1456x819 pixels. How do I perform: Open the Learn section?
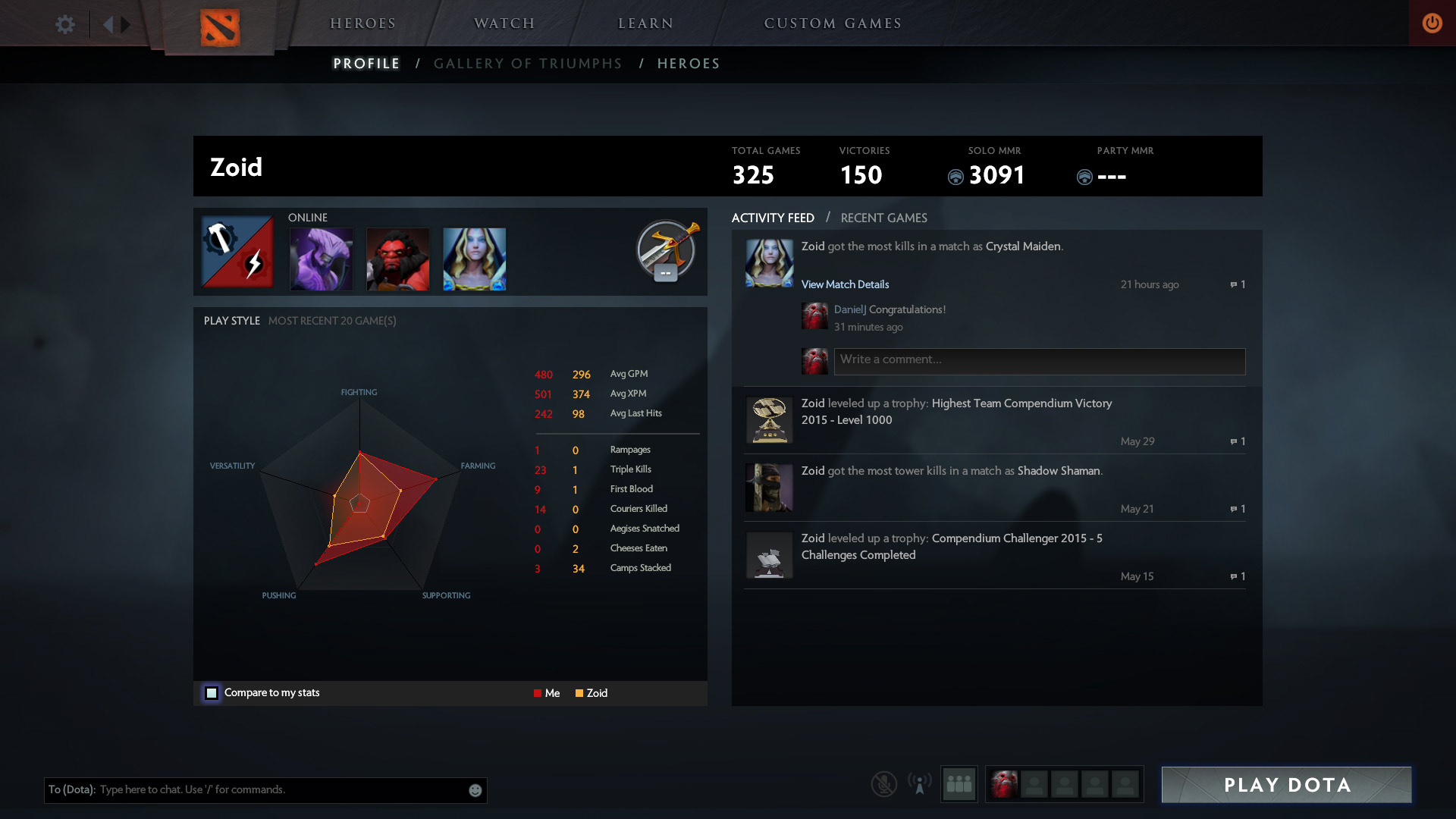click(645, 24)
